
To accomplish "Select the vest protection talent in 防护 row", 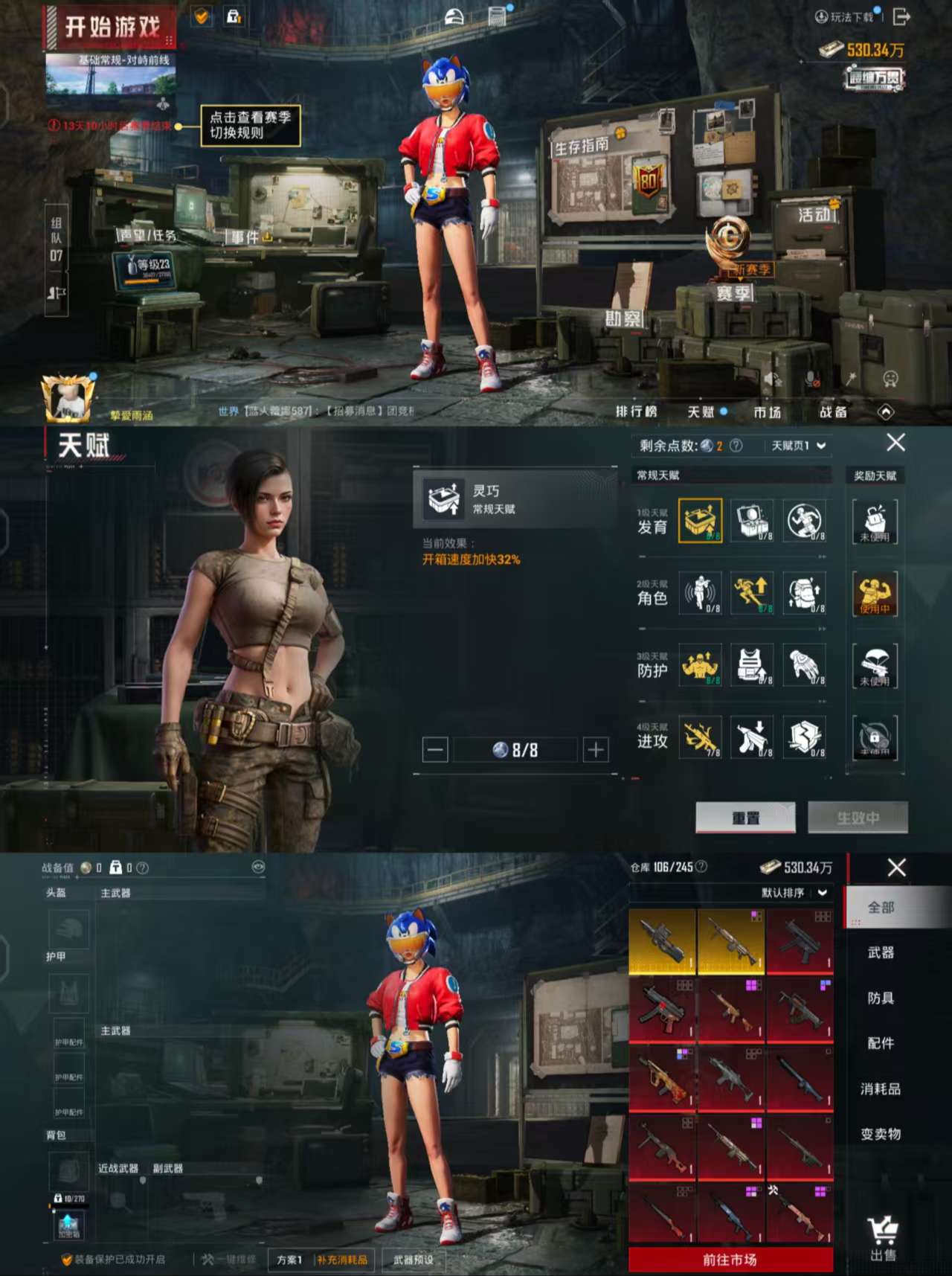I will (x=751, y=666).
